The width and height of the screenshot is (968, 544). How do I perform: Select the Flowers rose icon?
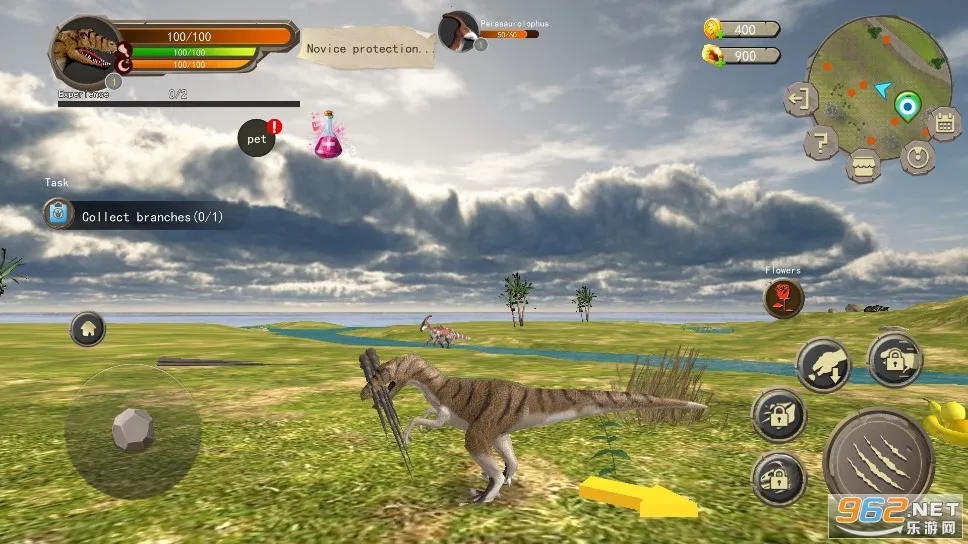pos(783,299)
